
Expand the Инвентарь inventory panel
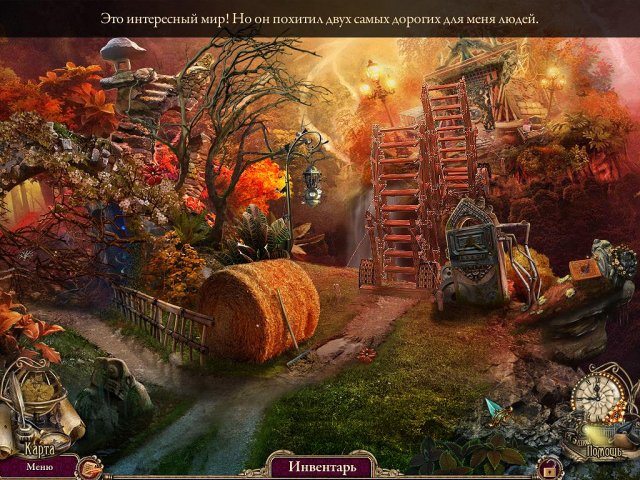[x=319, y=466]
